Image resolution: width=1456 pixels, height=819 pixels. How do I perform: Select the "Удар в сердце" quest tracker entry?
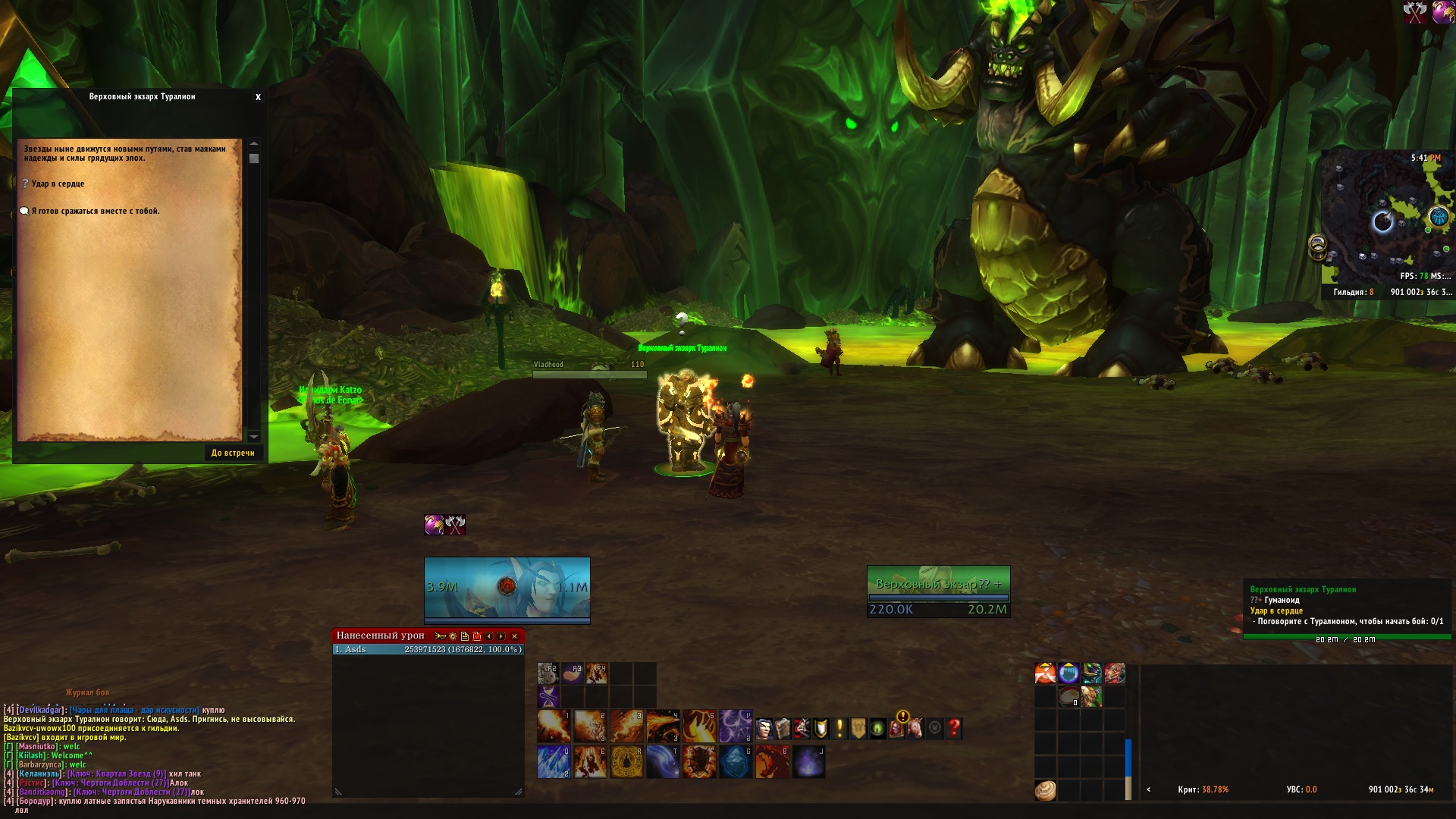click(x=1276, y=611)
